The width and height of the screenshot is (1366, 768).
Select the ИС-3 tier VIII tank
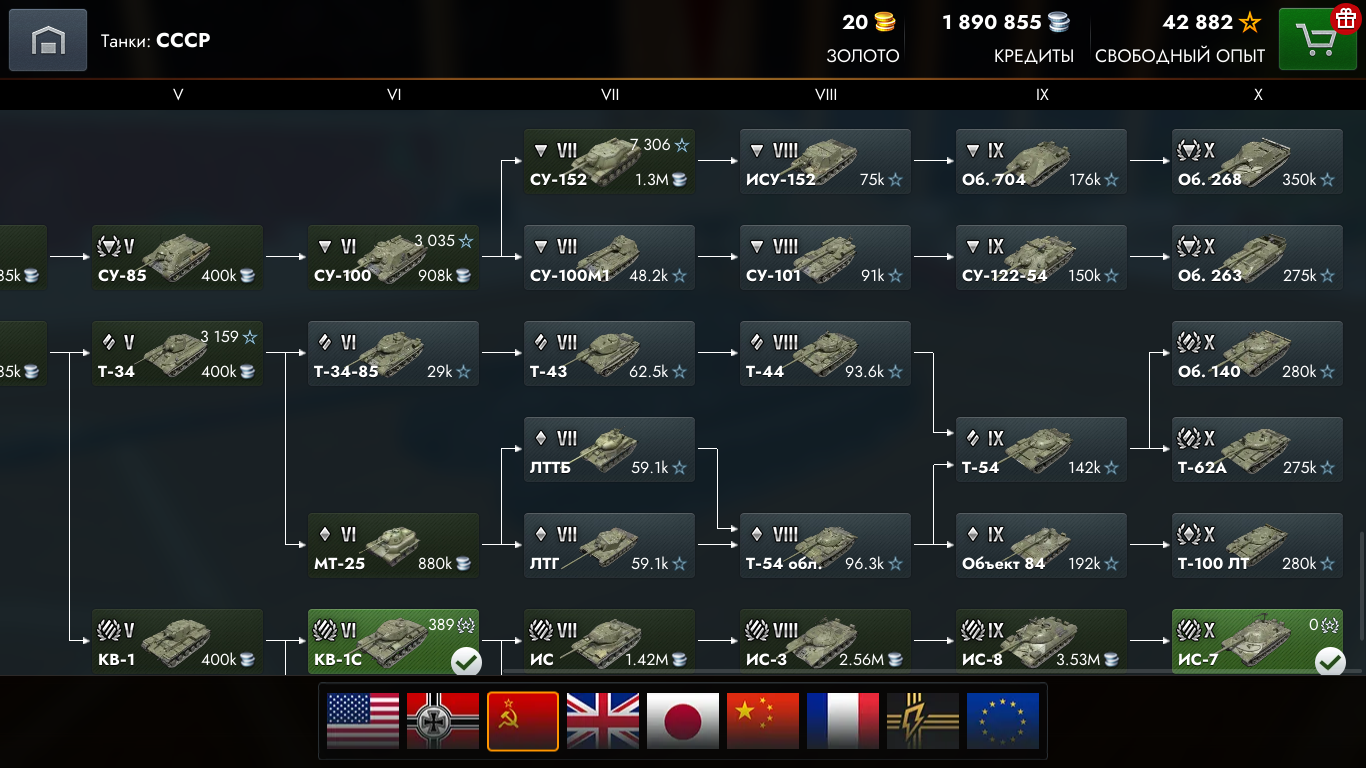[x=825, y=642]
